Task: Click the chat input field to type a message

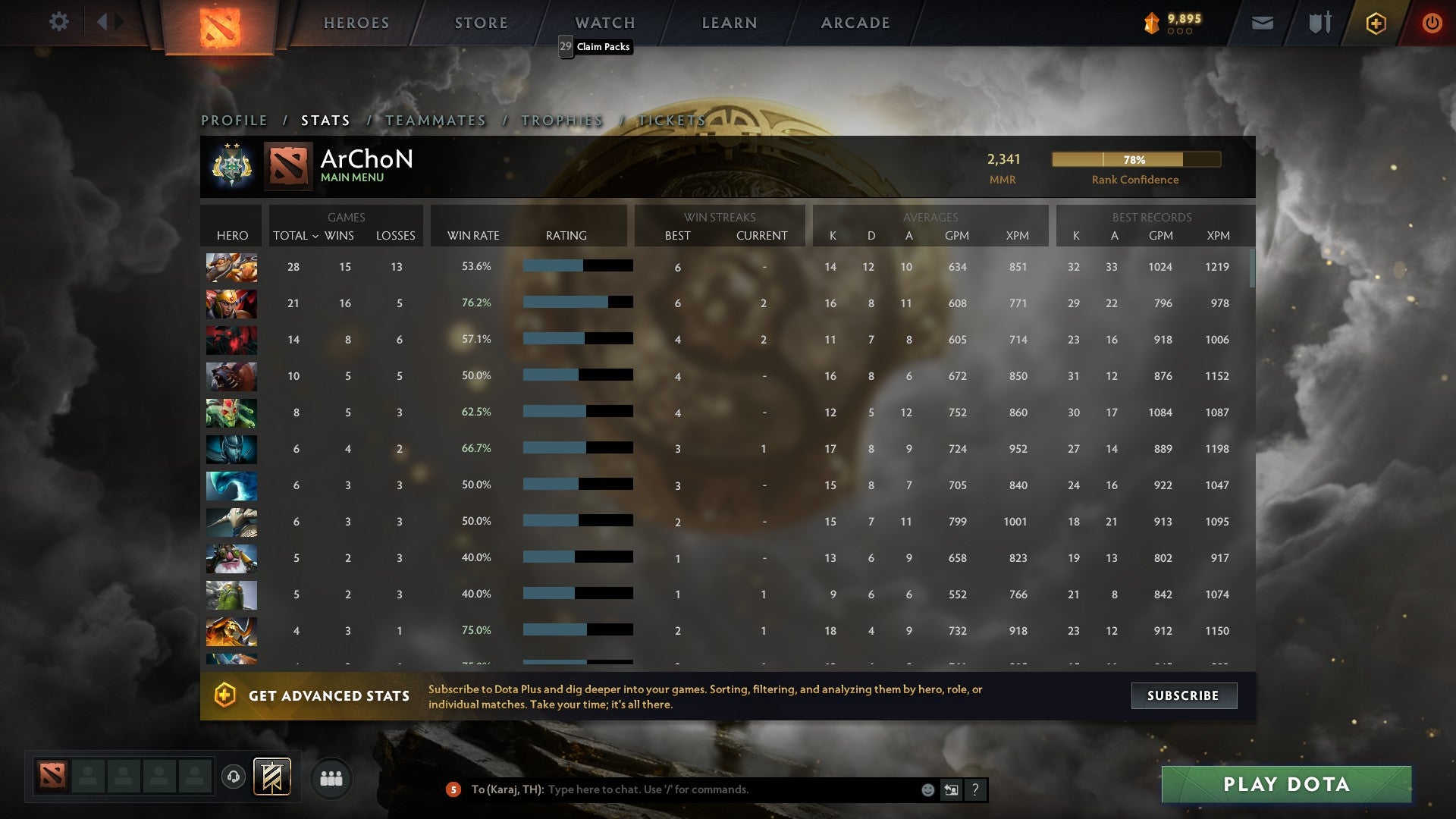Action: [720, 789]
